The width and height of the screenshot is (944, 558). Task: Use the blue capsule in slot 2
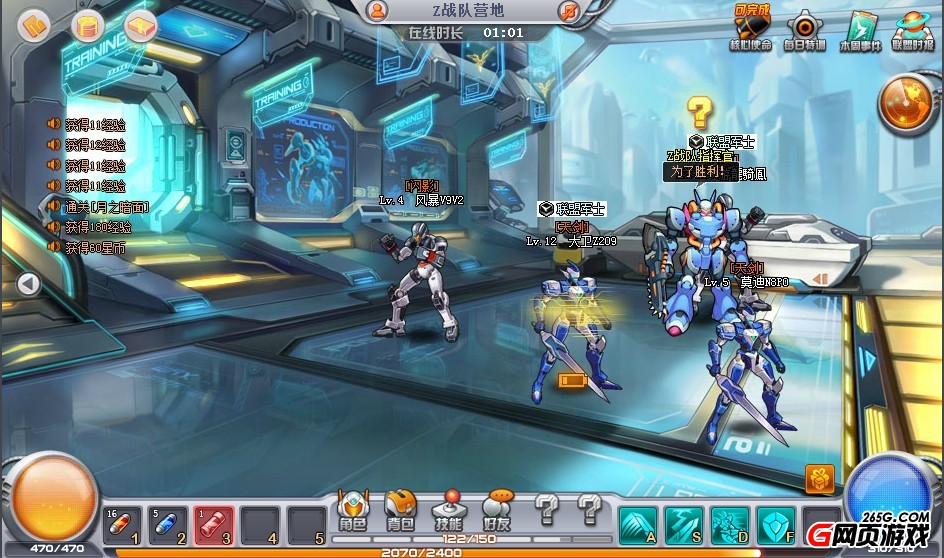click(168, 525)
